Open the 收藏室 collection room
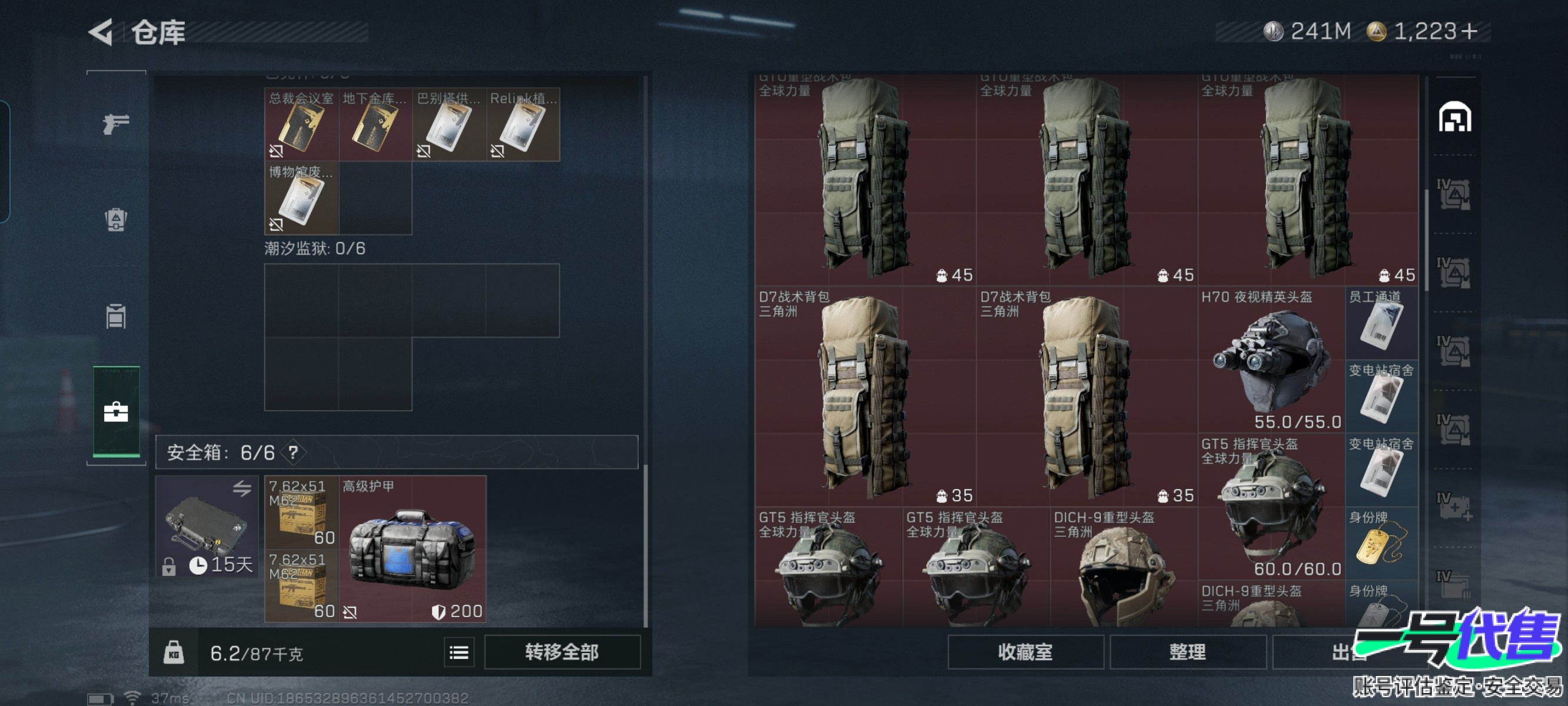The width and height of the screenshot is (1568, 706). pos(1024,652)
